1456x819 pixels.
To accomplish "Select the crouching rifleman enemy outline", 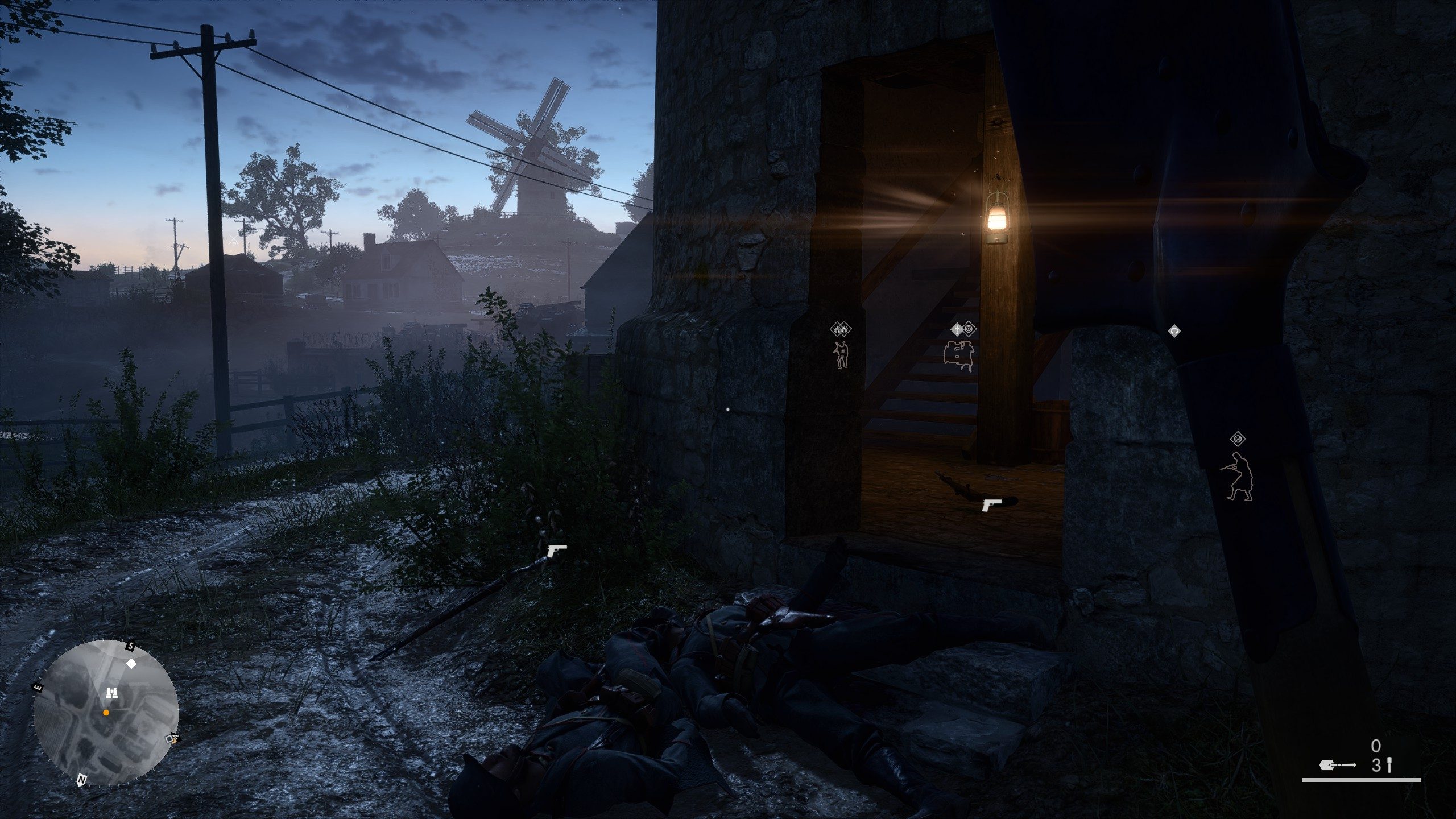I will (1238, 477).
